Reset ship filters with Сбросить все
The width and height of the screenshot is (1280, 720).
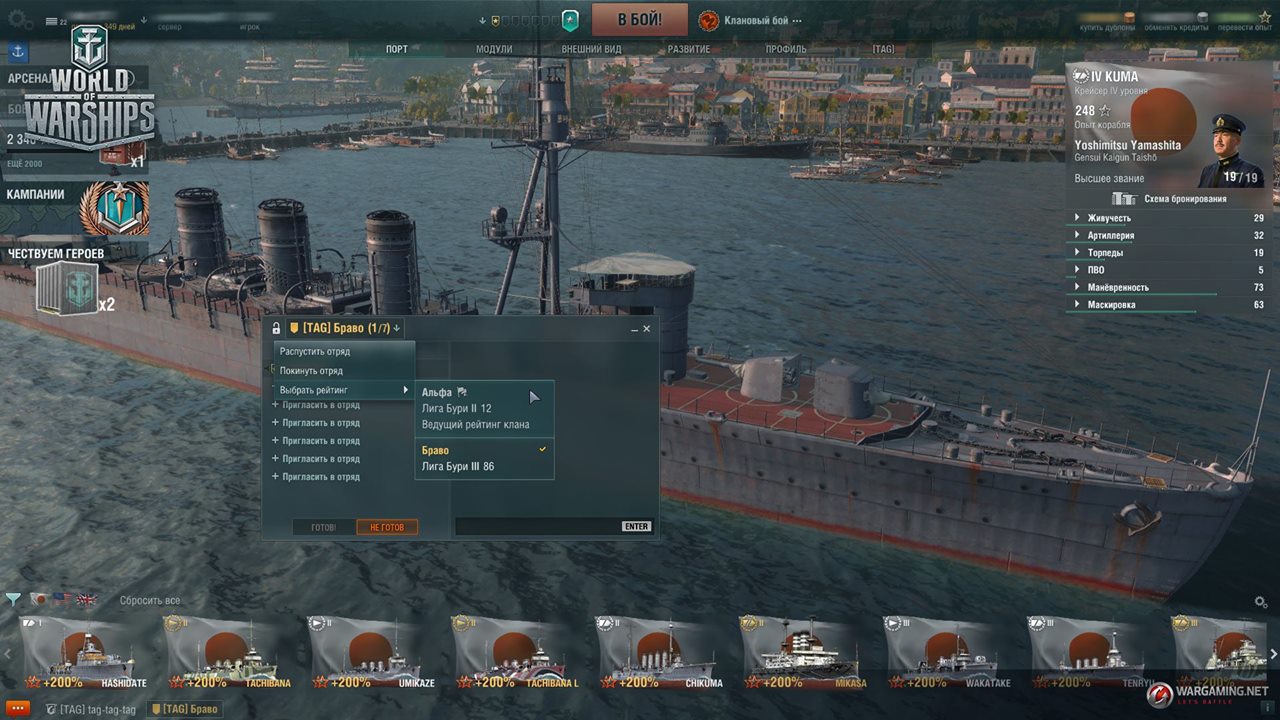pos(150,601)
